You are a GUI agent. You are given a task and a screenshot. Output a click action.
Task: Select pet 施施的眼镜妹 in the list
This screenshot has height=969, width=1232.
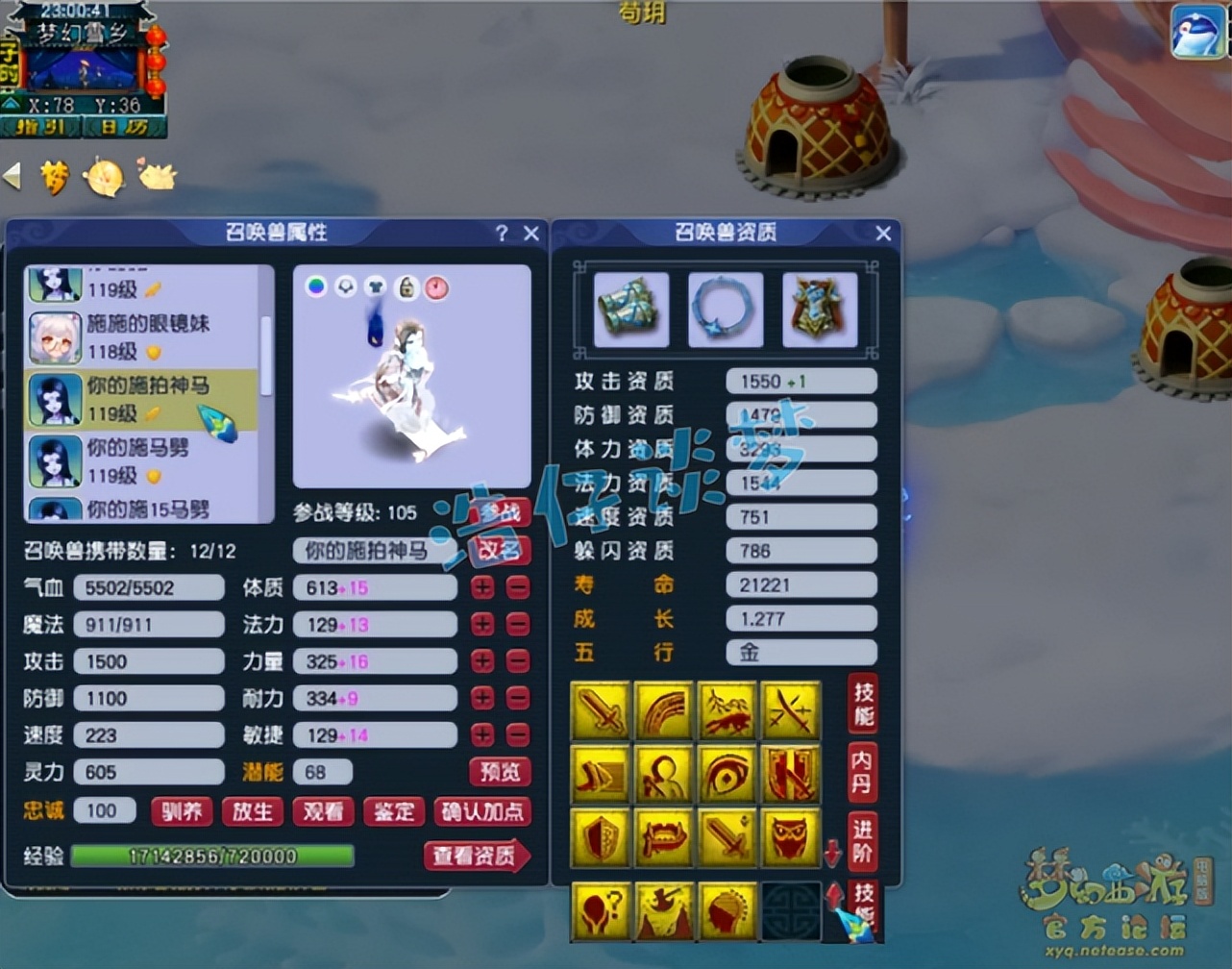pyautogui.click(x=144, y=336)
